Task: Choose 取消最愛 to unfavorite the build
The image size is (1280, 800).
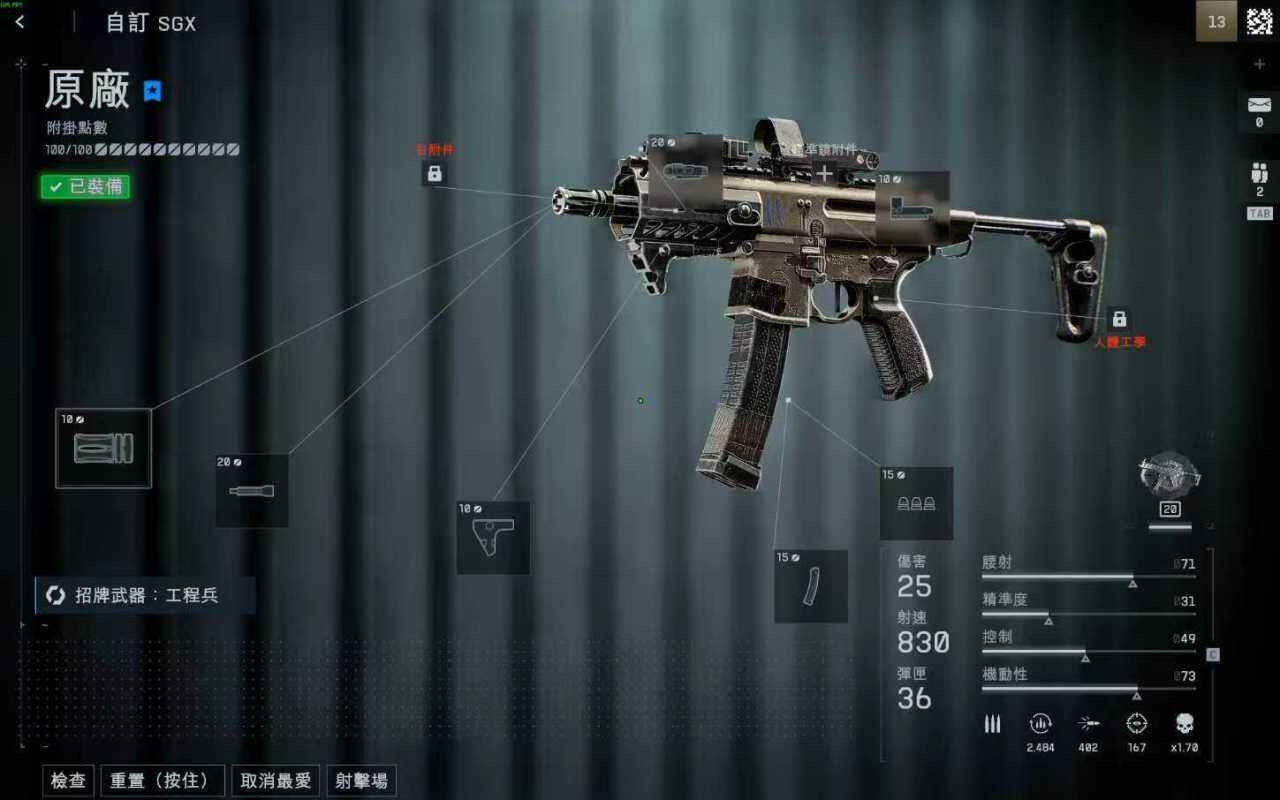Action: [x=276, y=781]
